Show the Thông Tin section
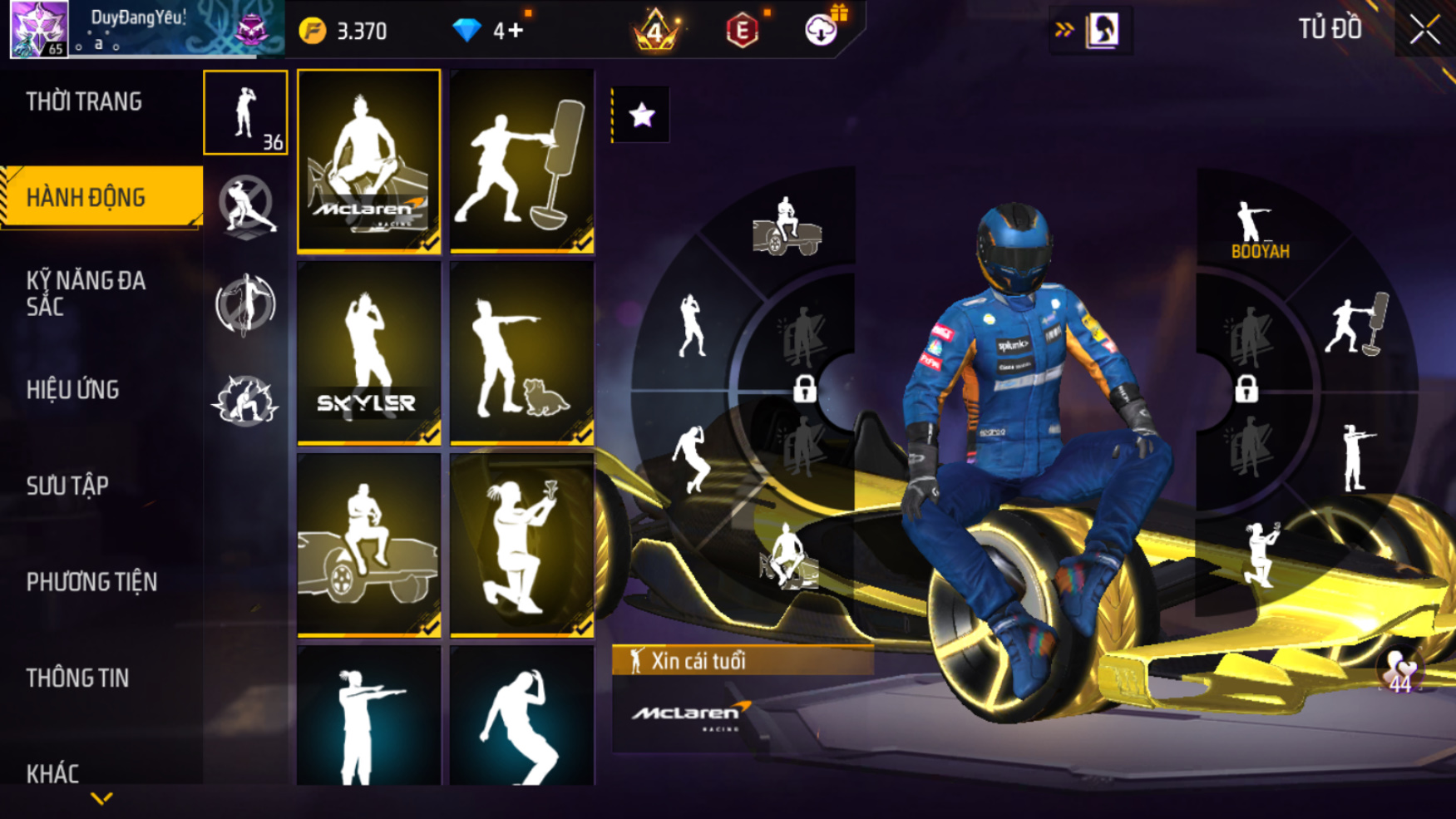Image resolution: width=1456 pixels, height=819 pixels. pos(77,678)
